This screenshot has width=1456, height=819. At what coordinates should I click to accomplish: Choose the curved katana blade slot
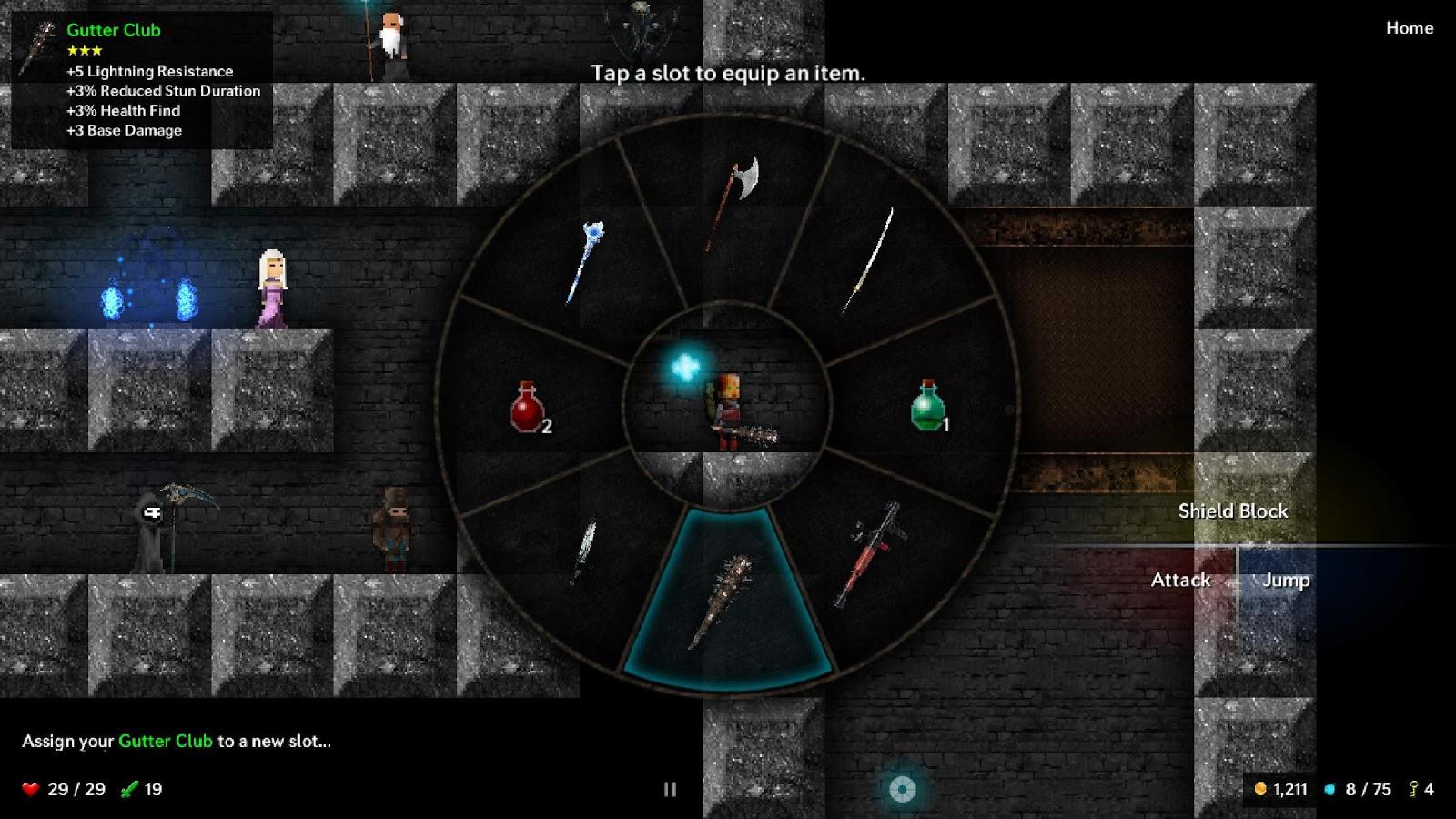coord(871,259)
